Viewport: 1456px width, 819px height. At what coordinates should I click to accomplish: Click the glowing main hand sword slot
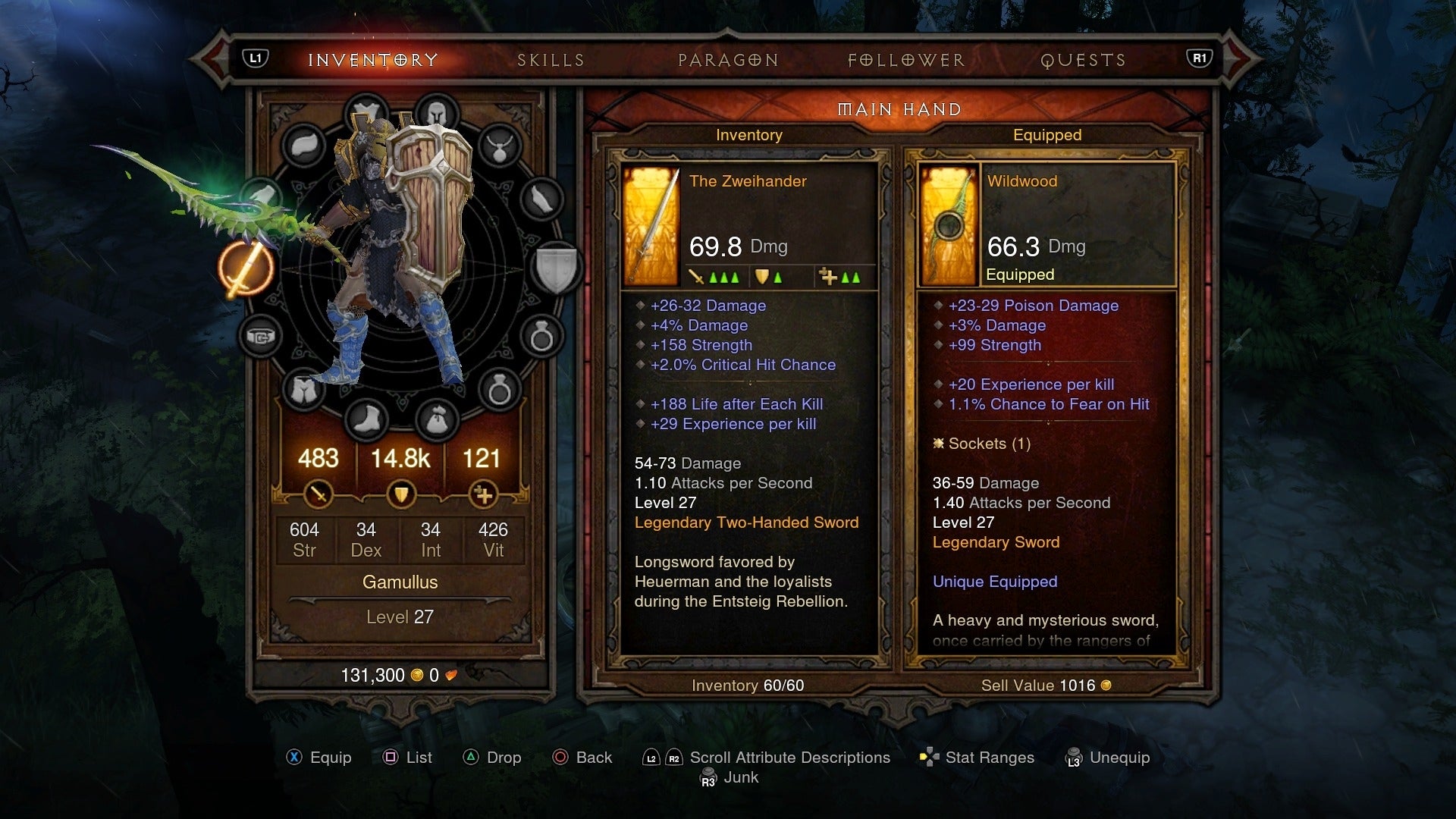246,269
